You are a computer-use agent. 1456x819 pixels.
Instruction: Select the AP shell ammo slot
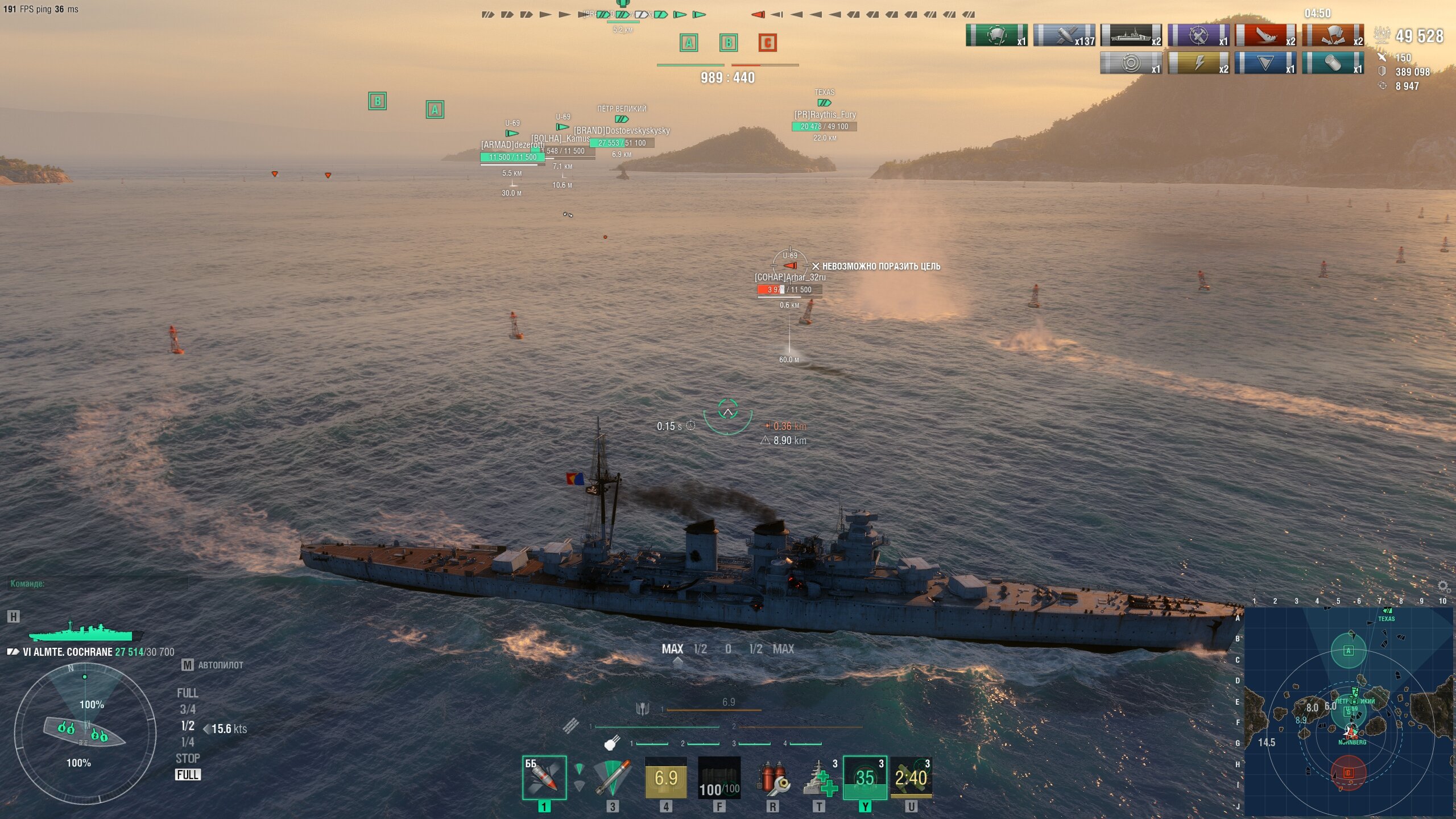[x=544, y=777]
